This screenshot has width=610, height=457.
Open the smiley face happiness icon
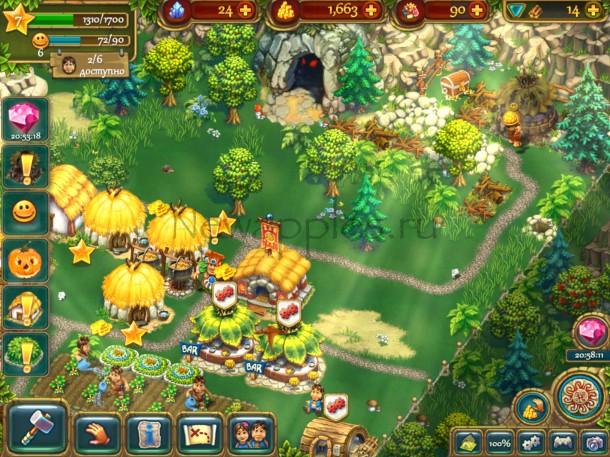click(x=20, y=211)
